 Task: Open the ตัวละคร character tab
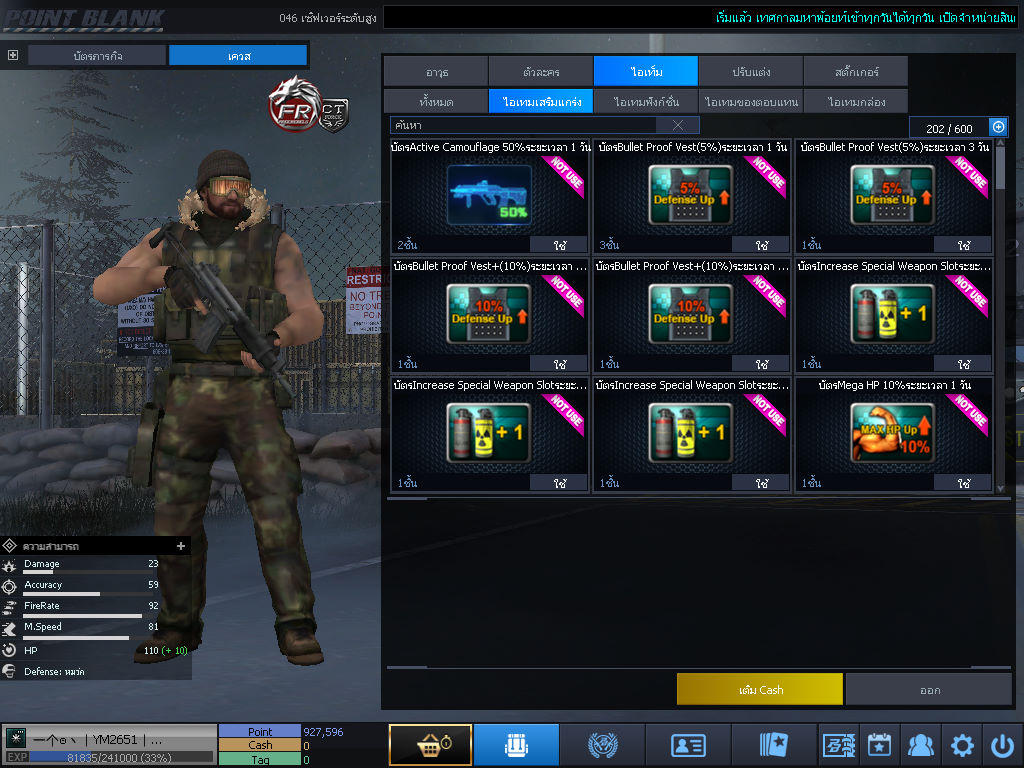coord(541,71)
